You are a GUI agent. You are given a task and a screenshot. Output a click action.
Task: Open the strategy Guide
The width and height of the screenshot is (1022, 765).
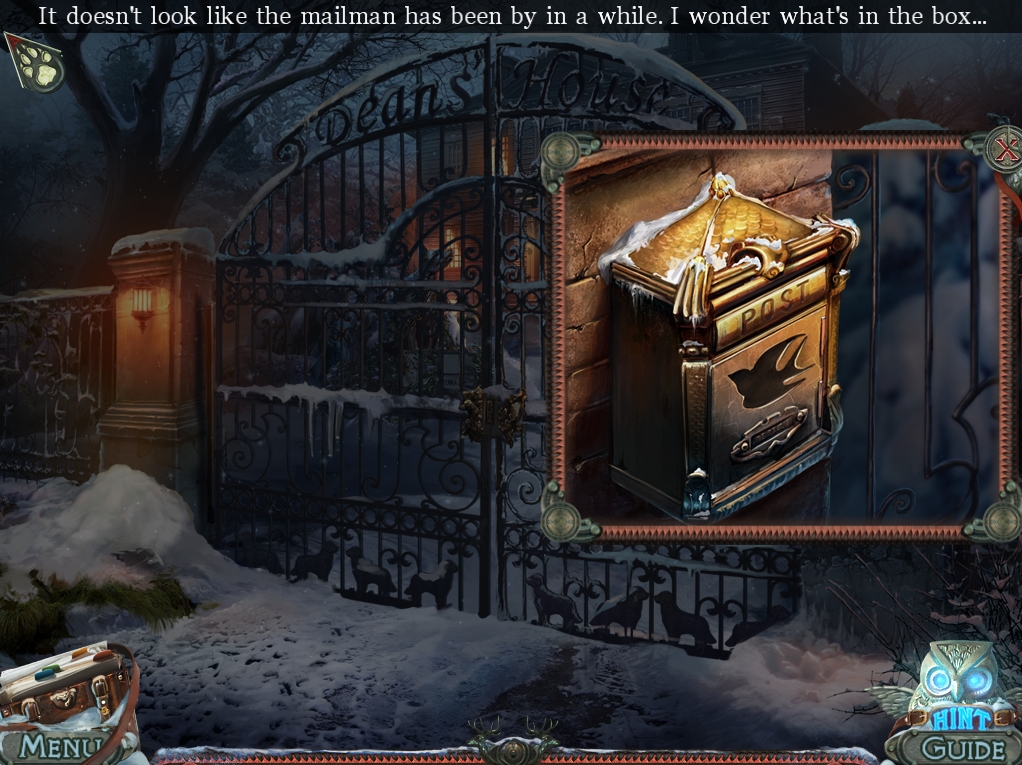click(960, 748)
